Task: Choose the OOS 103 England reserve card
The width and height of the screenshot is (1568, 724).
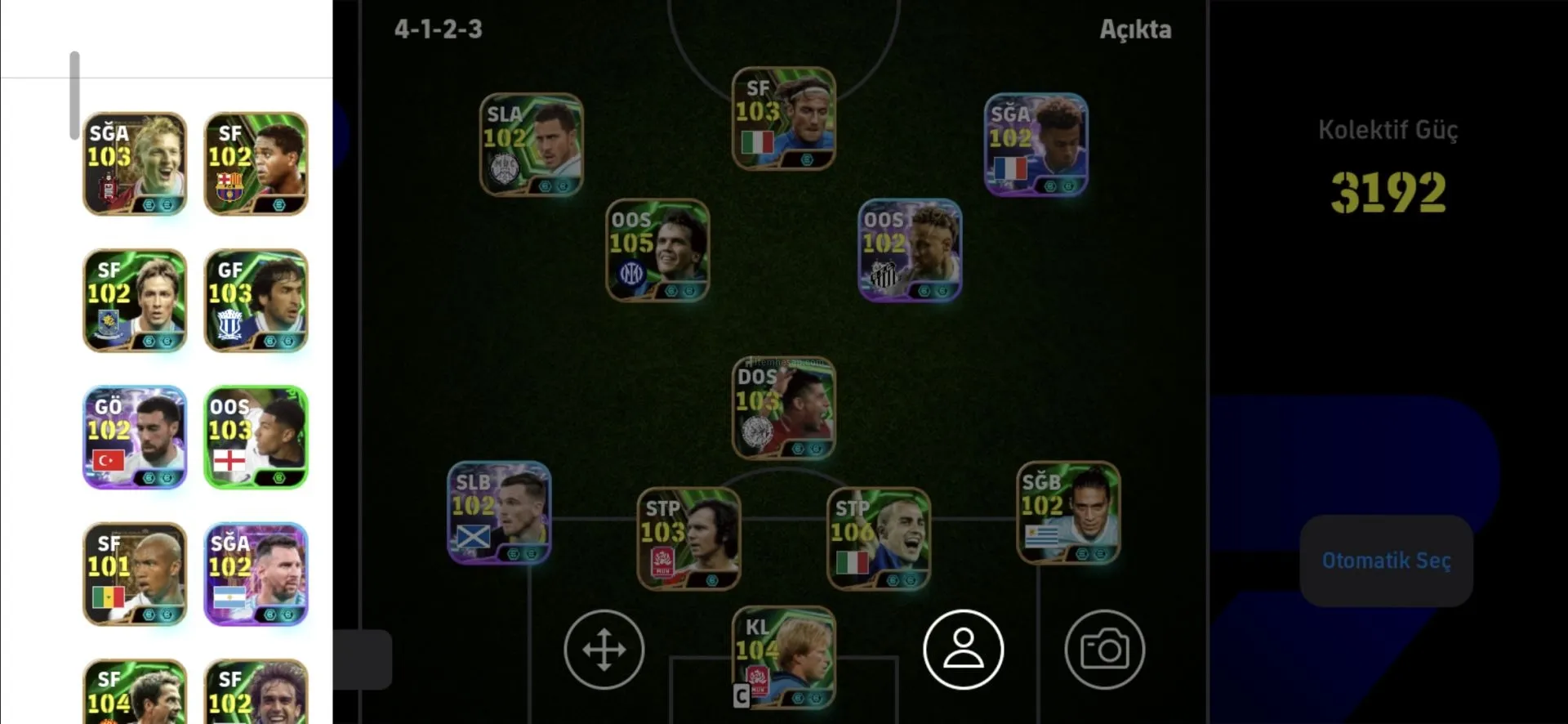Action: click(256, 437)
